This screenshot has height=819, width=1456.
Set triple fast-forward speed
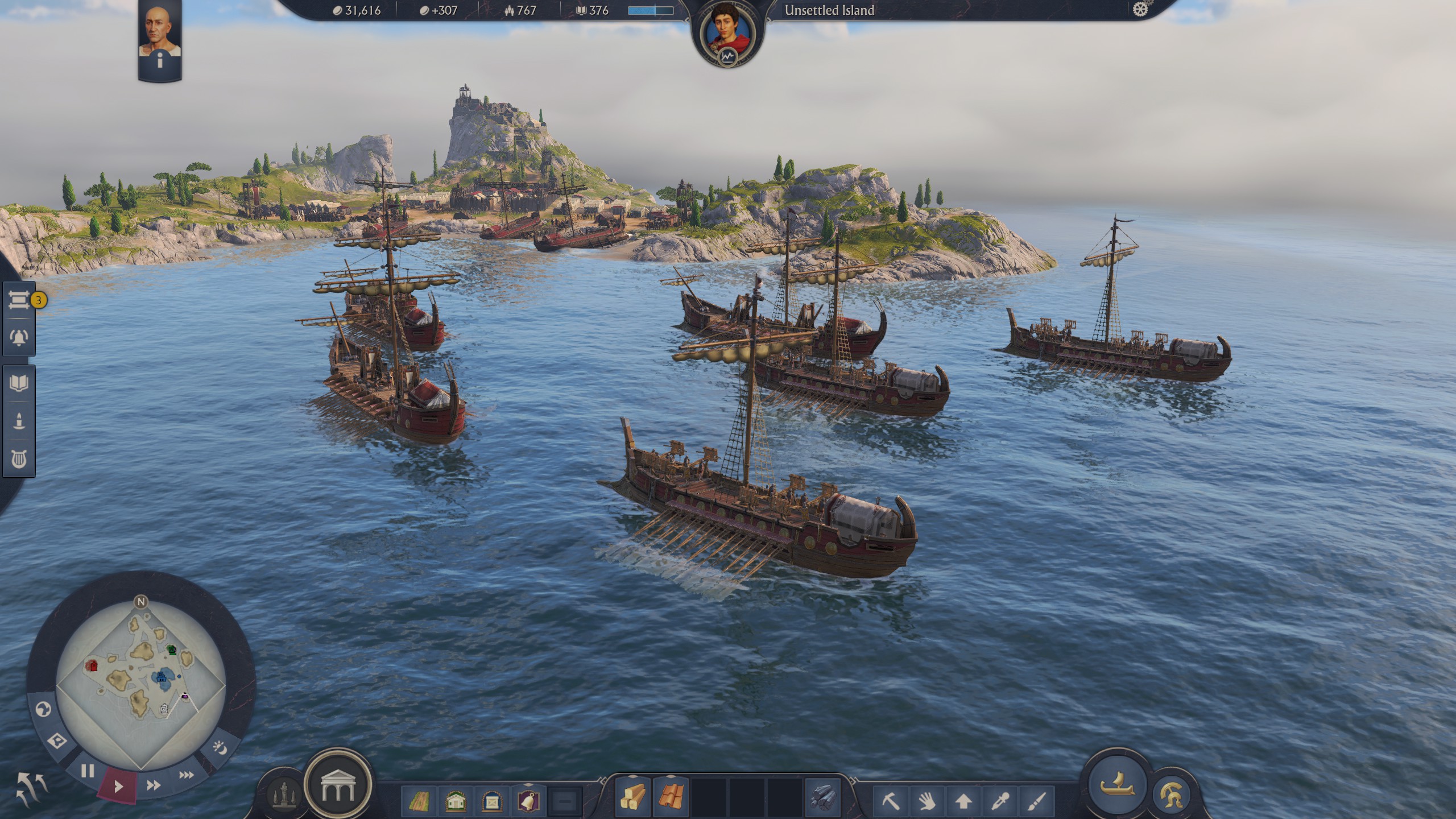point(186,775)
